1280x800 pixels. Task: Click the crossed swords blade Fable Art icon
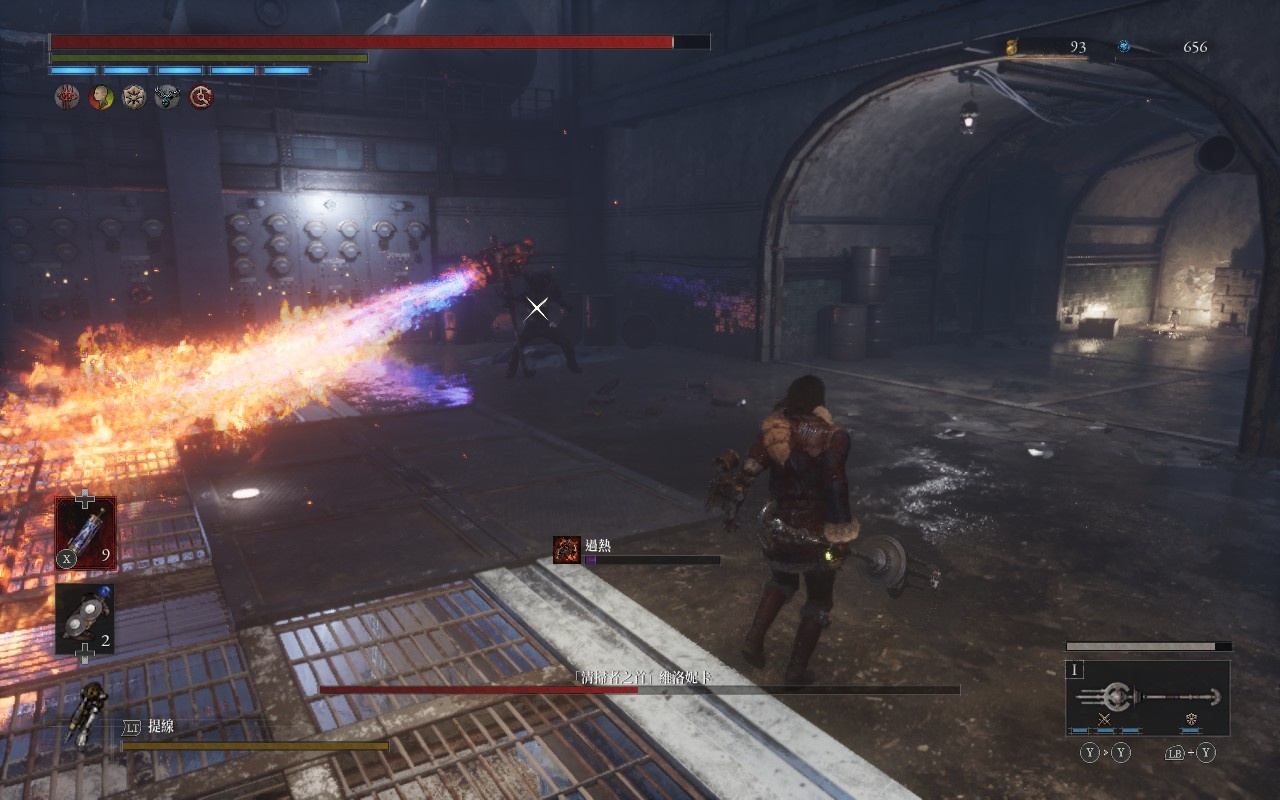1105,720
